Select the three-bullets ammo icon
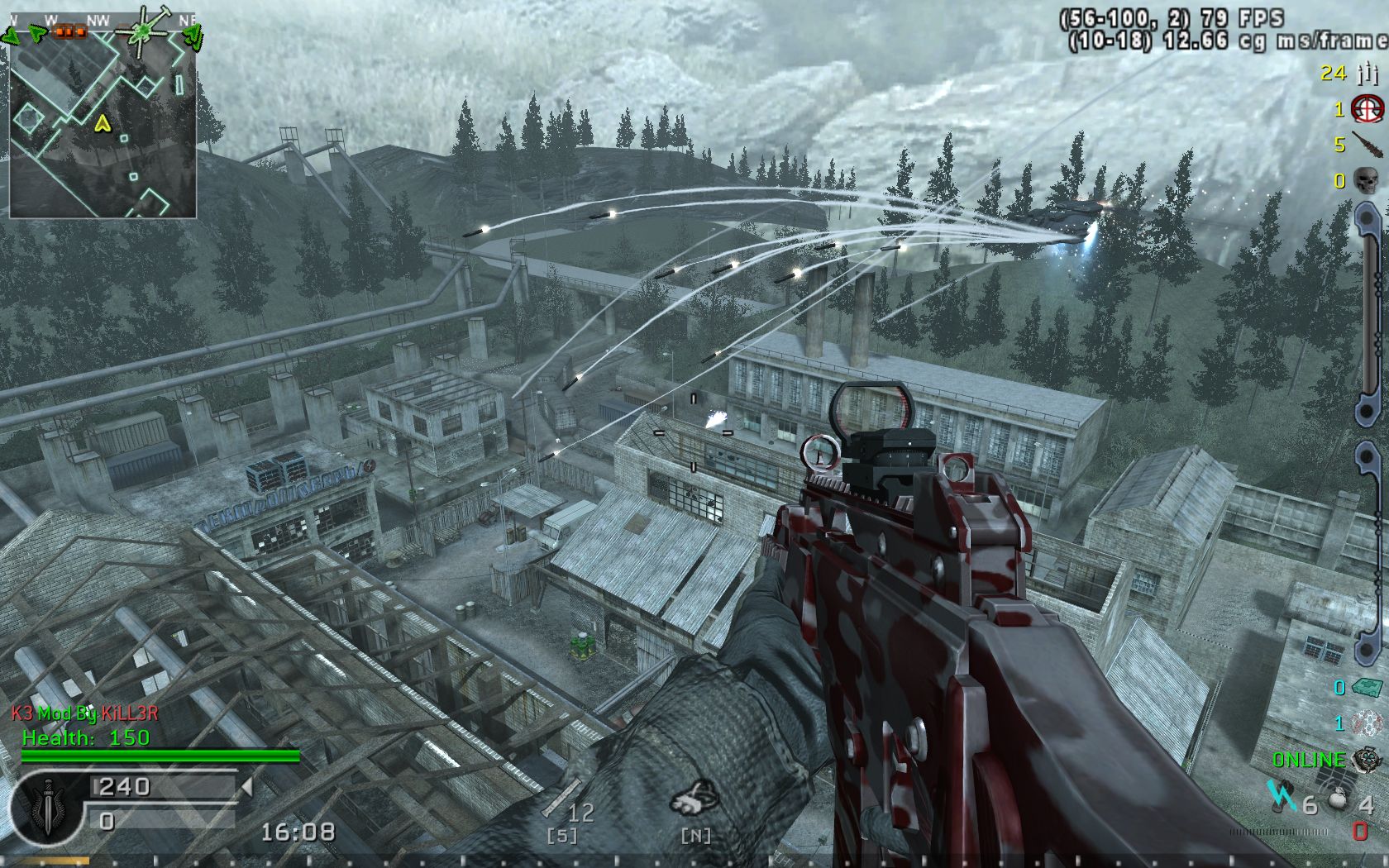The width and height of the screenshot is (1389, 868). (1367, 74)
